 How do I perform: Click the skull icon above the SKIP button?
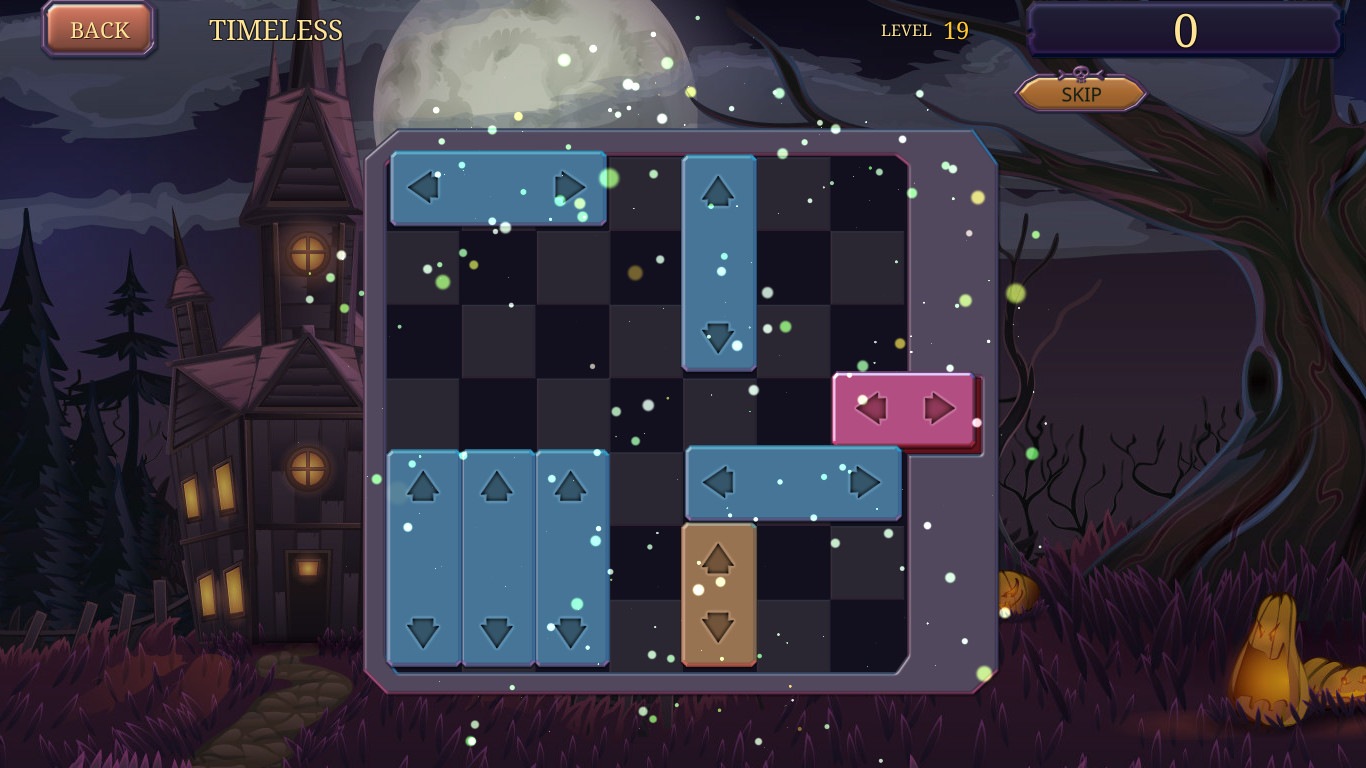(x=1078, y=72)
